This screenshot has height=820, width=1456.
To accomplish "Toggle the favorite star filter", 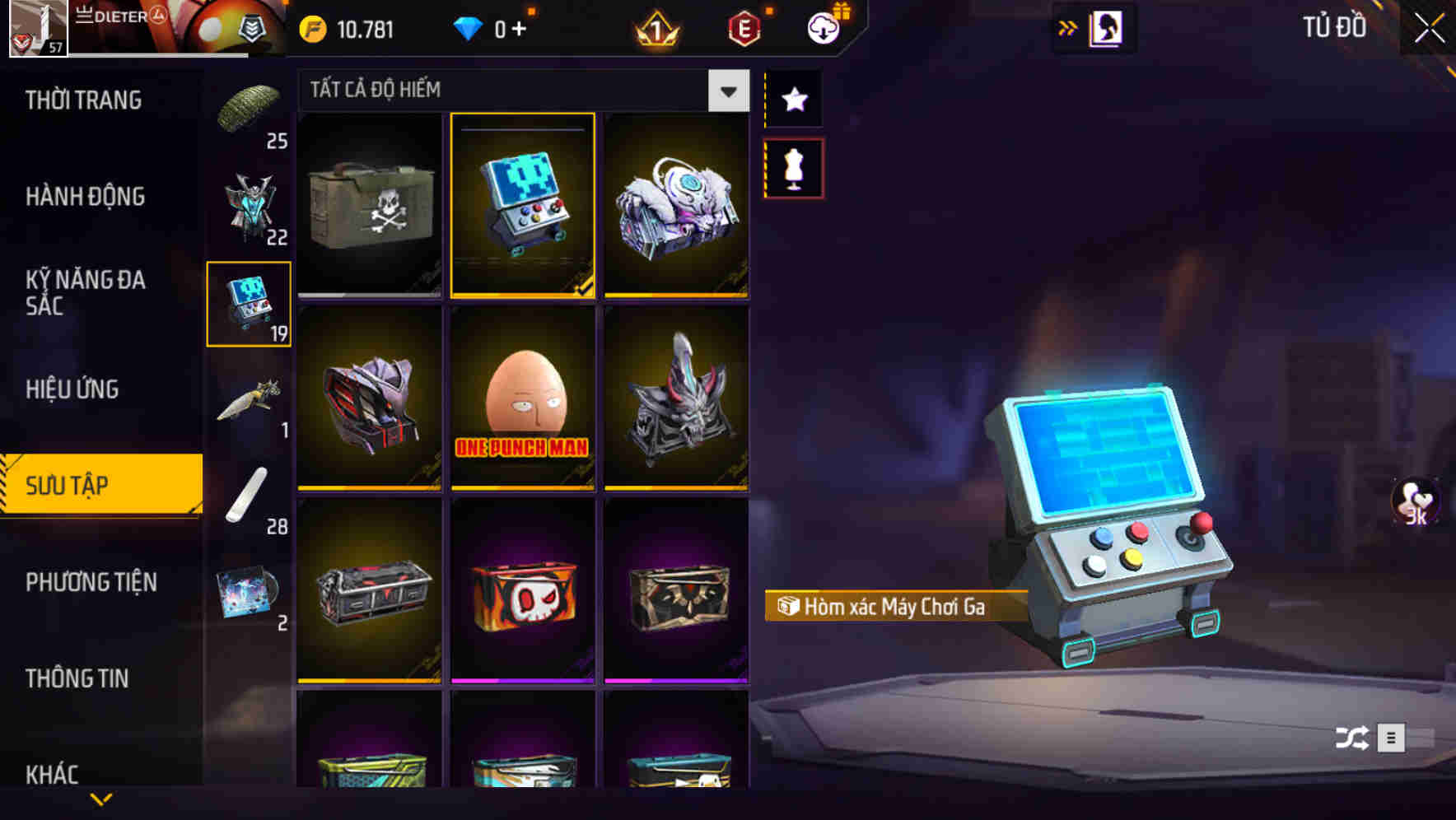I will click(793, 100).
